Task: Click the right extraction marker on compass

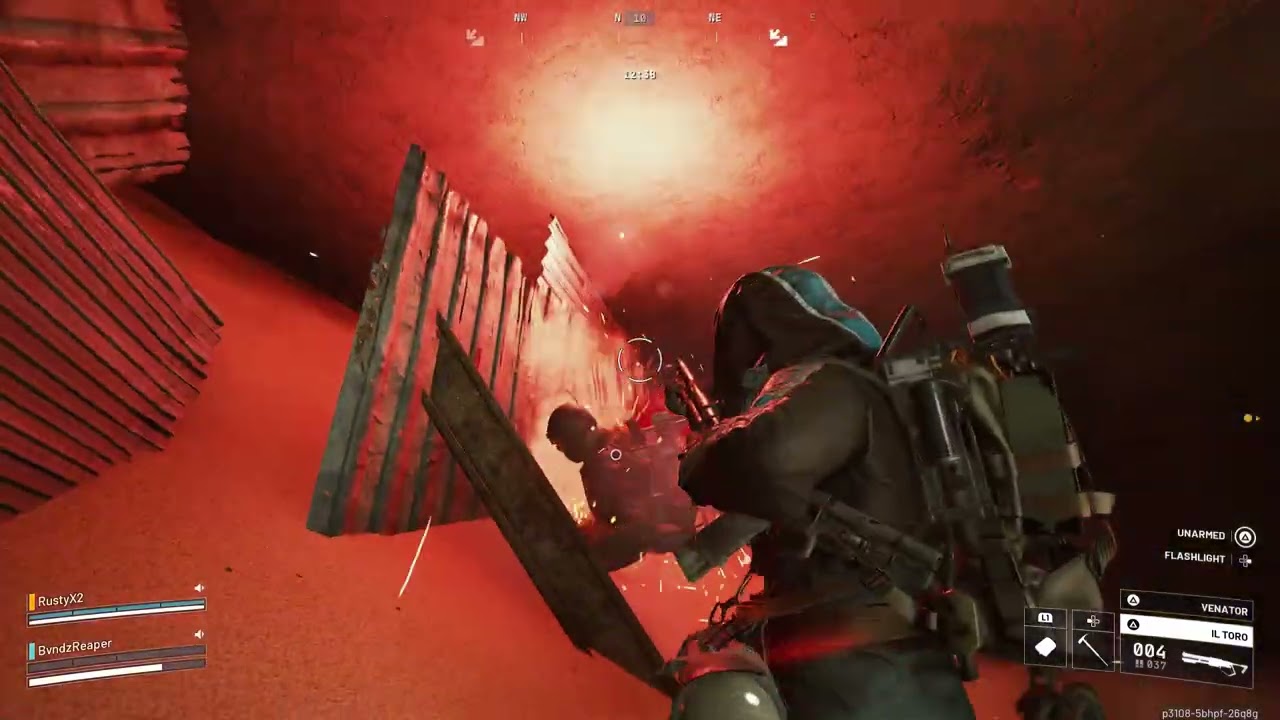Action: coord(777,37)
